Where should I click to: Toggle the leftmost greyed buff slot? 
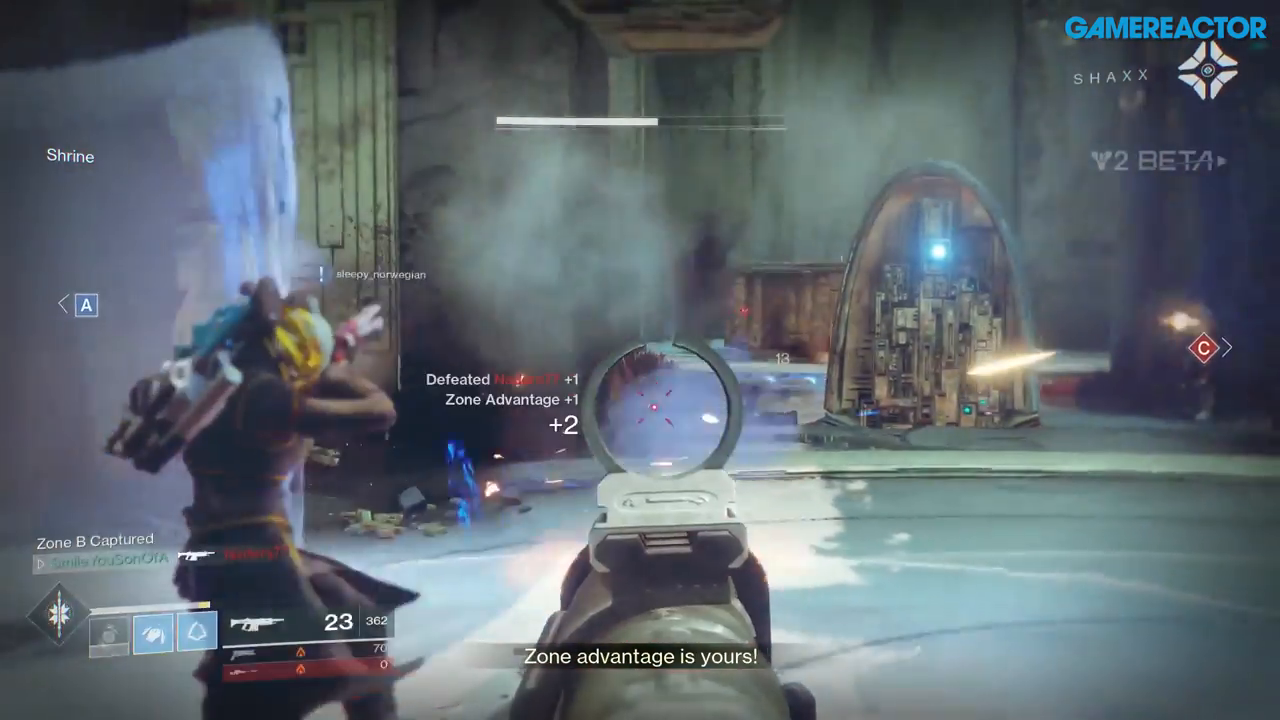pyautogui.click(x=108, y=634)
